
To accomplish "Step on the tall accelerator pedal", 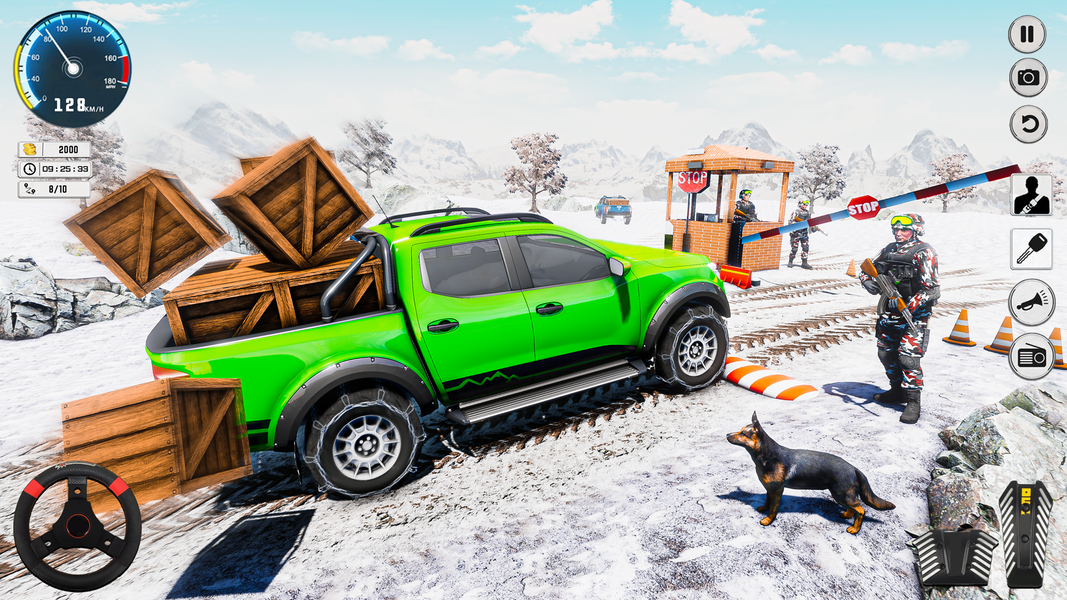I will [1025, 532].
